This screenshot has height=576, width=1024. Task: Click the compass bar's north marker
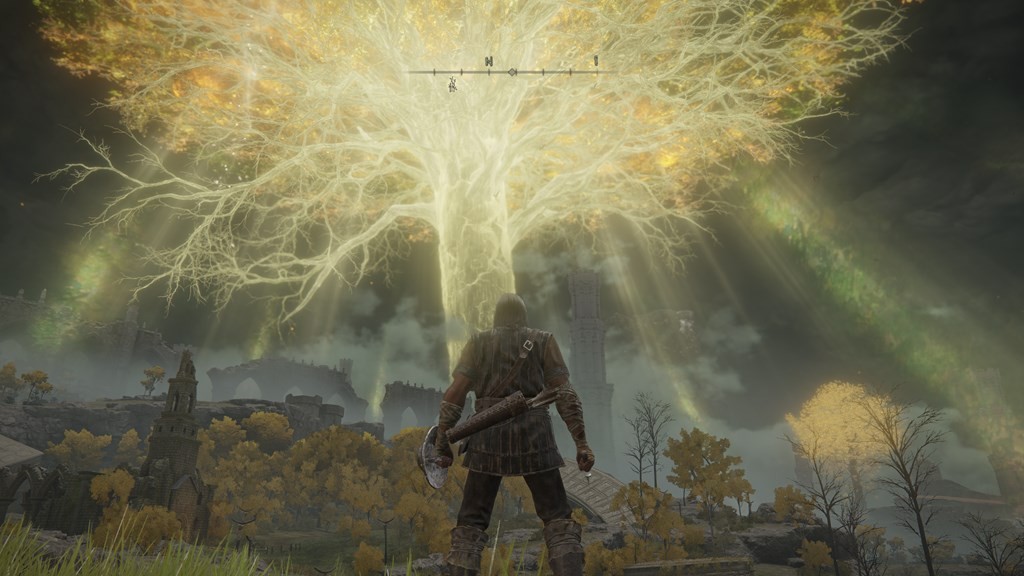[x=489, y=62]
